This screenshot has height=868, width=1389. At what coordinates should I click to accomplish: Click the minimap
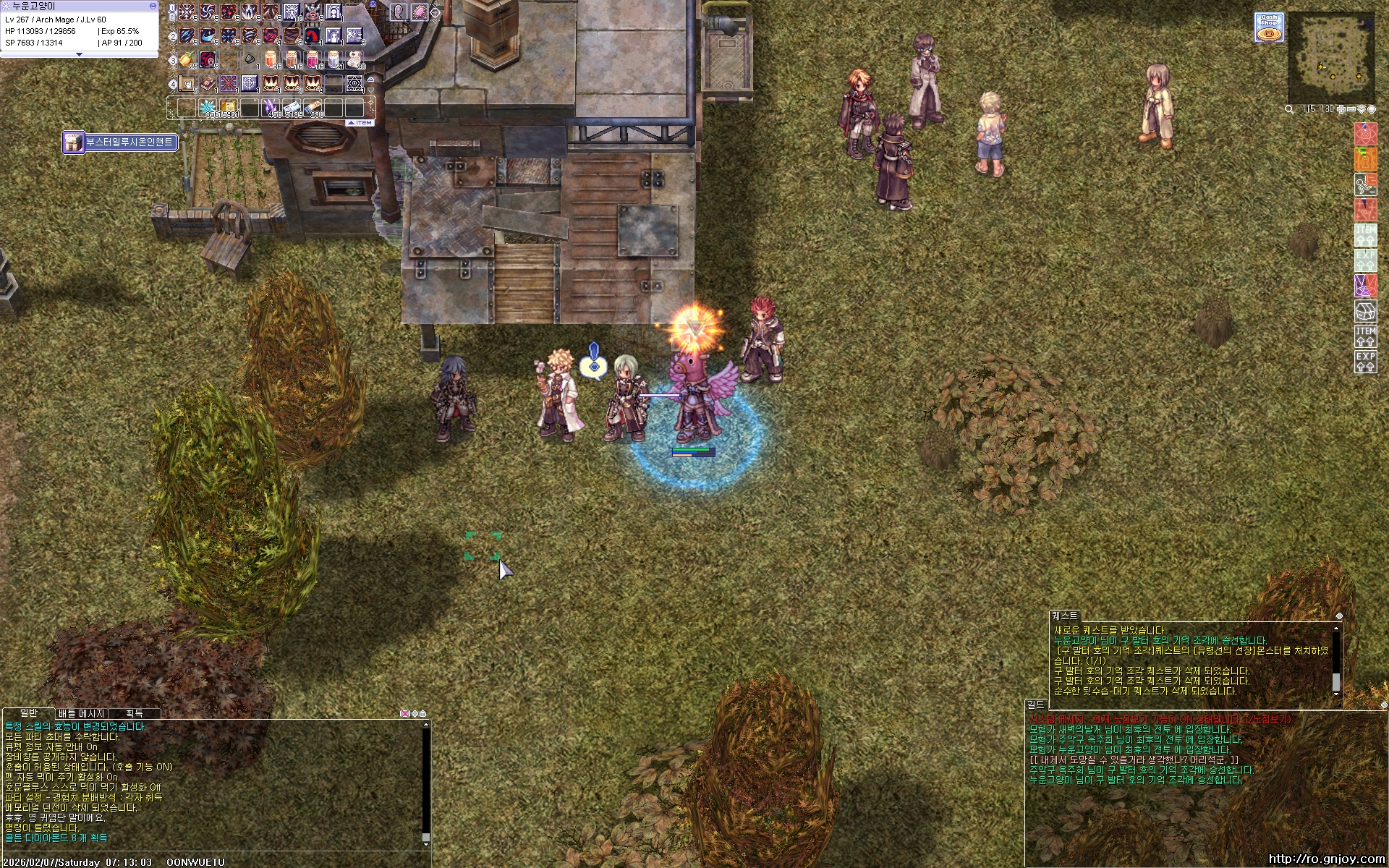[1332, 56]
